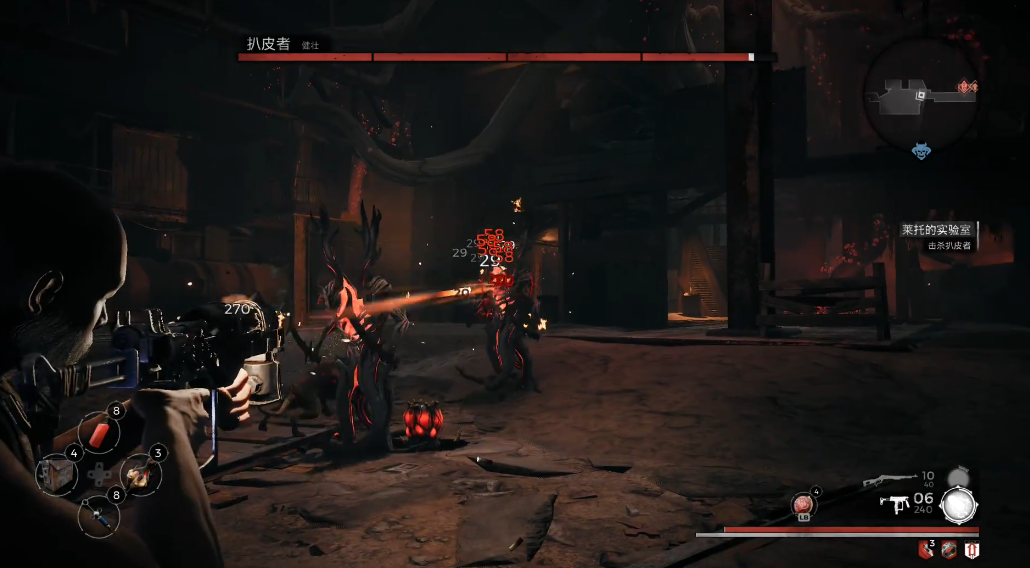Select the red diamond marker on minimap
1030x568 pixels.
[966, 89]
